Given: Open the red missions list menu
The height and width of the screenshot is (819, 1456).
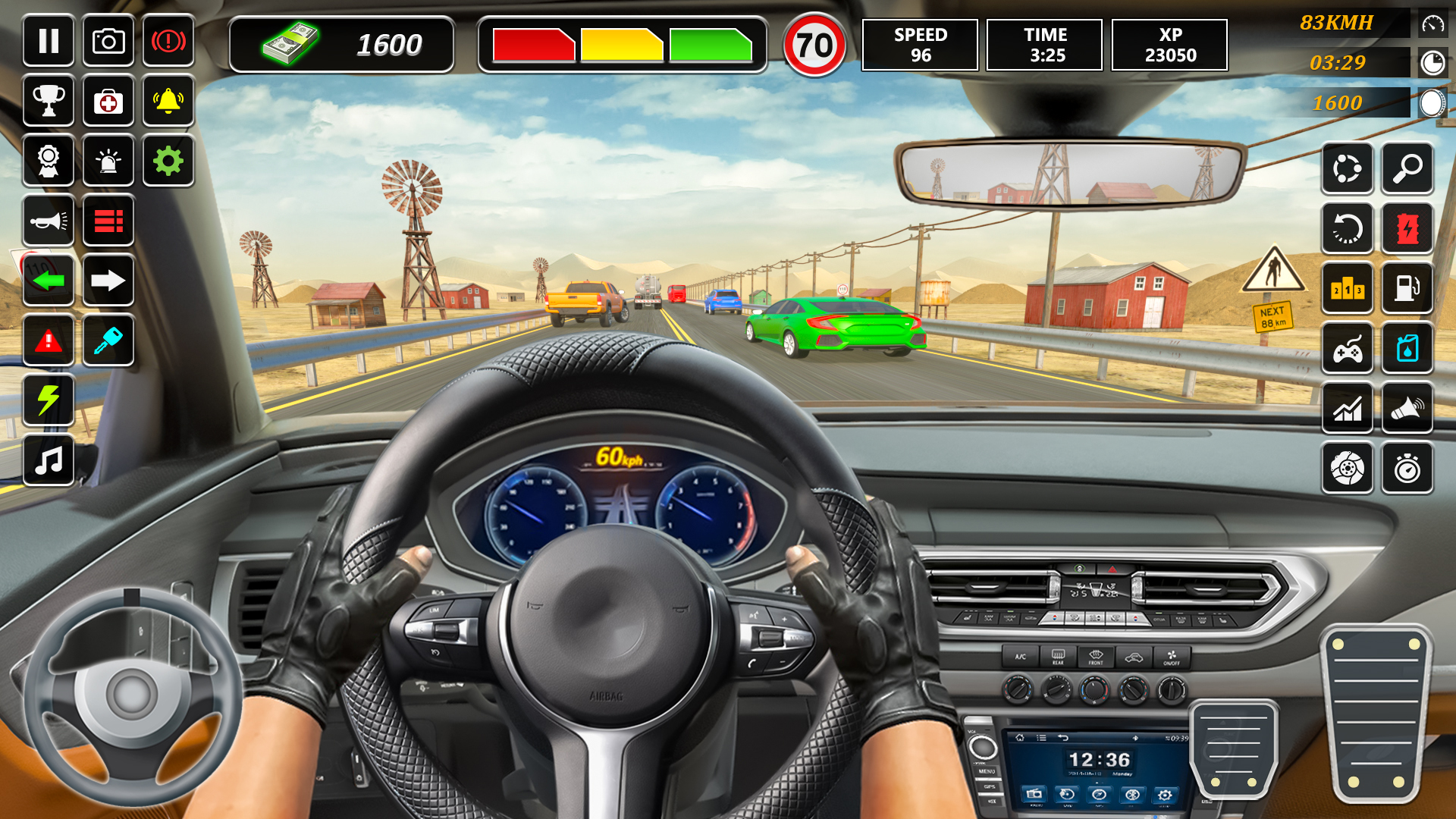Looking at the screenshot, I should click(x=108, y=221).
